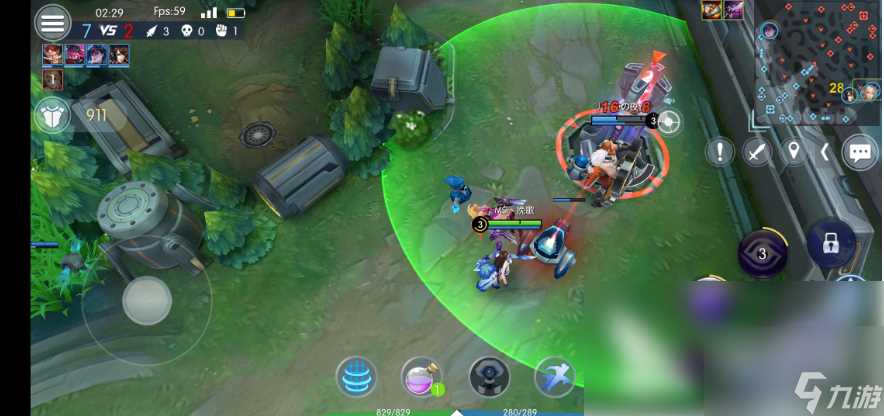
Task: Open the hamburger main menu
Action: (x=52, y=21)
